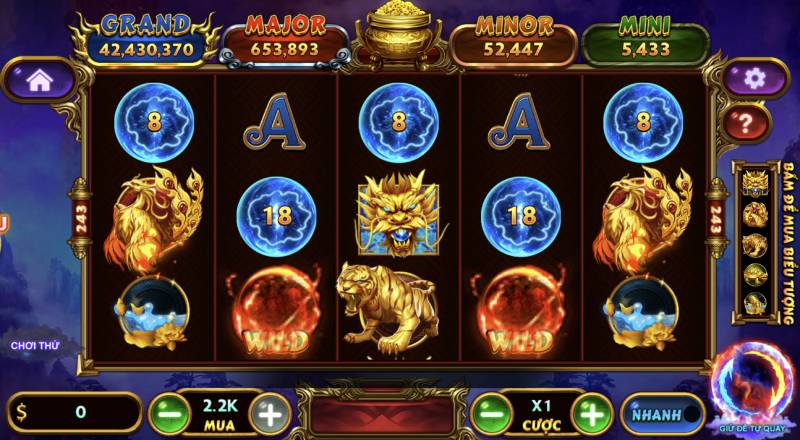The image size is (800, 440).
Task: Raise the CƯỢC bet multiplier
Action: (x=592, y=411)
